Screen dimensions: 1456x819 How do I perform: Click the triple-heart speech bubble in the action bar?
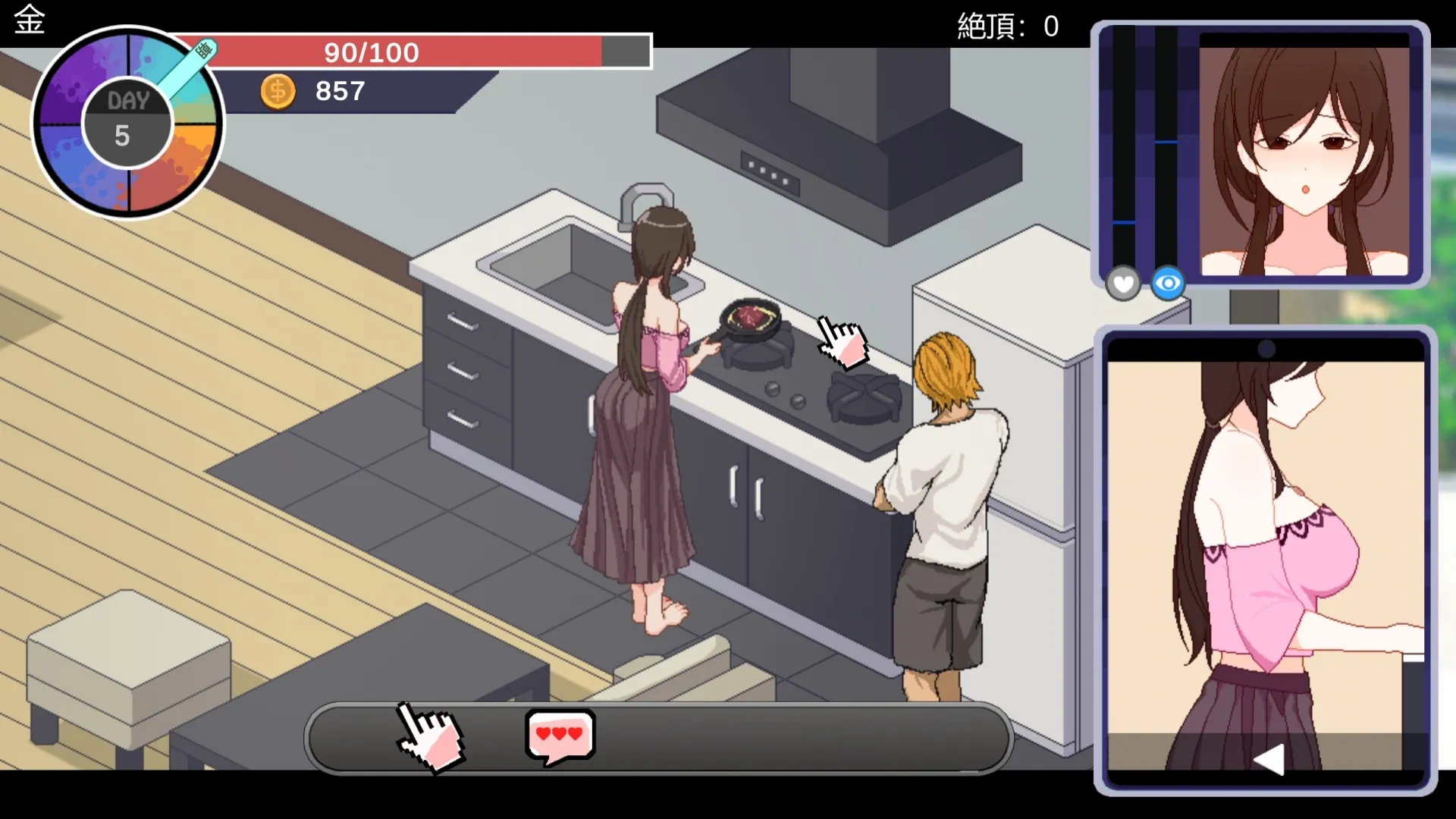(x=558, y=733)
